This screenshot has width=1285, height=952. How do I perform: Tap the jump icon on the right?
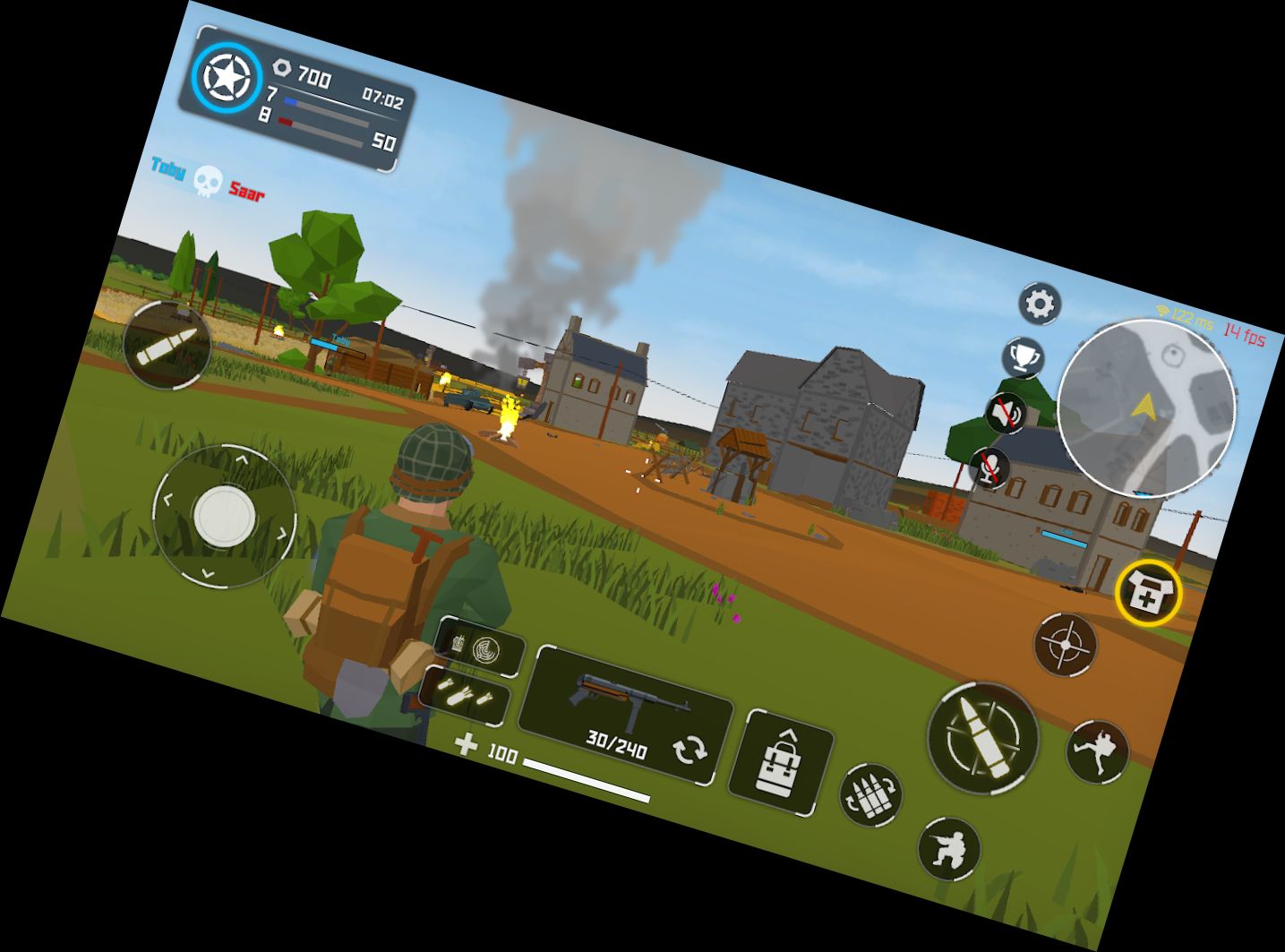[x=1099, y=753]
